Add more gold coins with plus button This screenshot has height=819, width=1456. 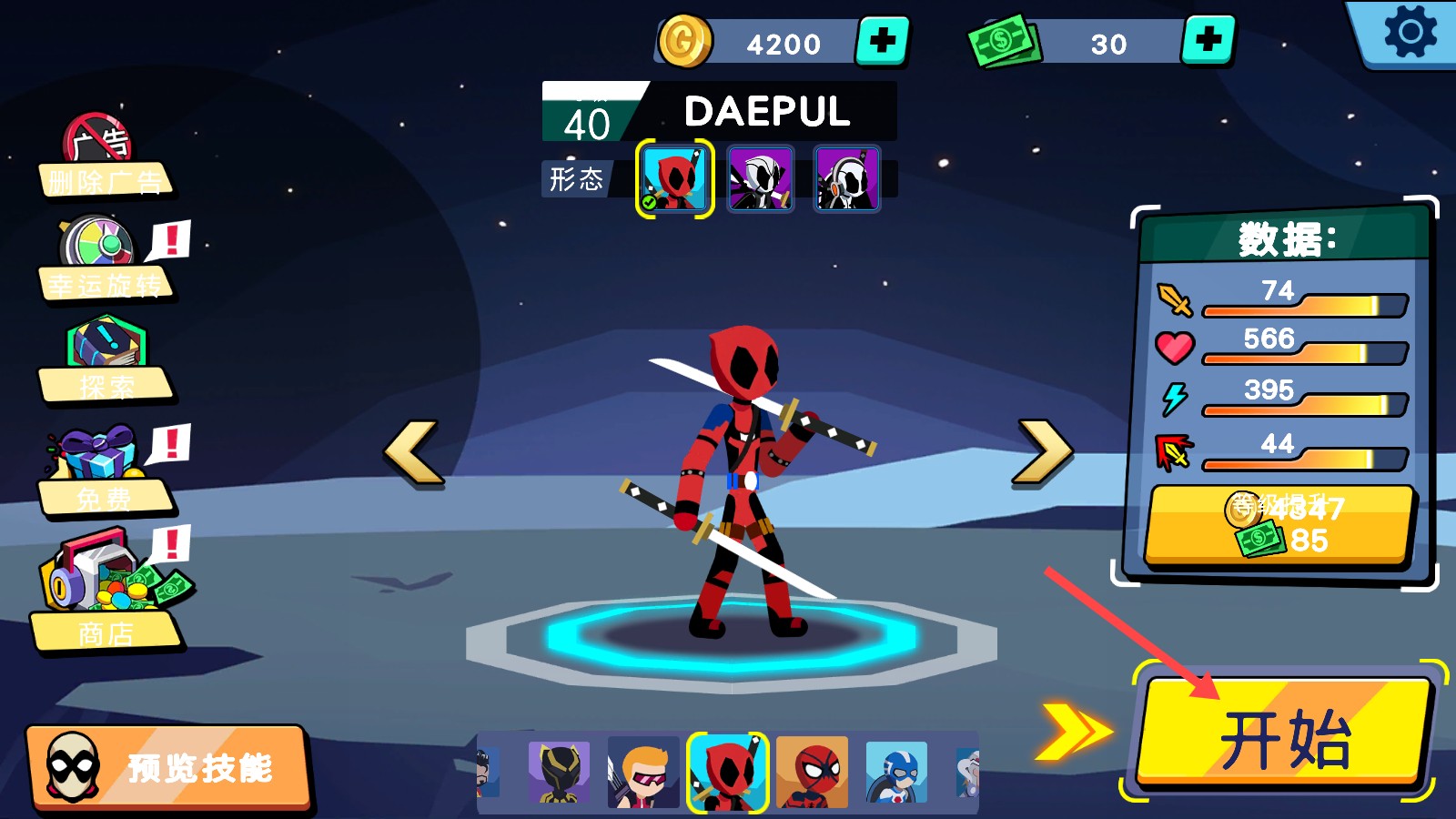pos(882,41)
